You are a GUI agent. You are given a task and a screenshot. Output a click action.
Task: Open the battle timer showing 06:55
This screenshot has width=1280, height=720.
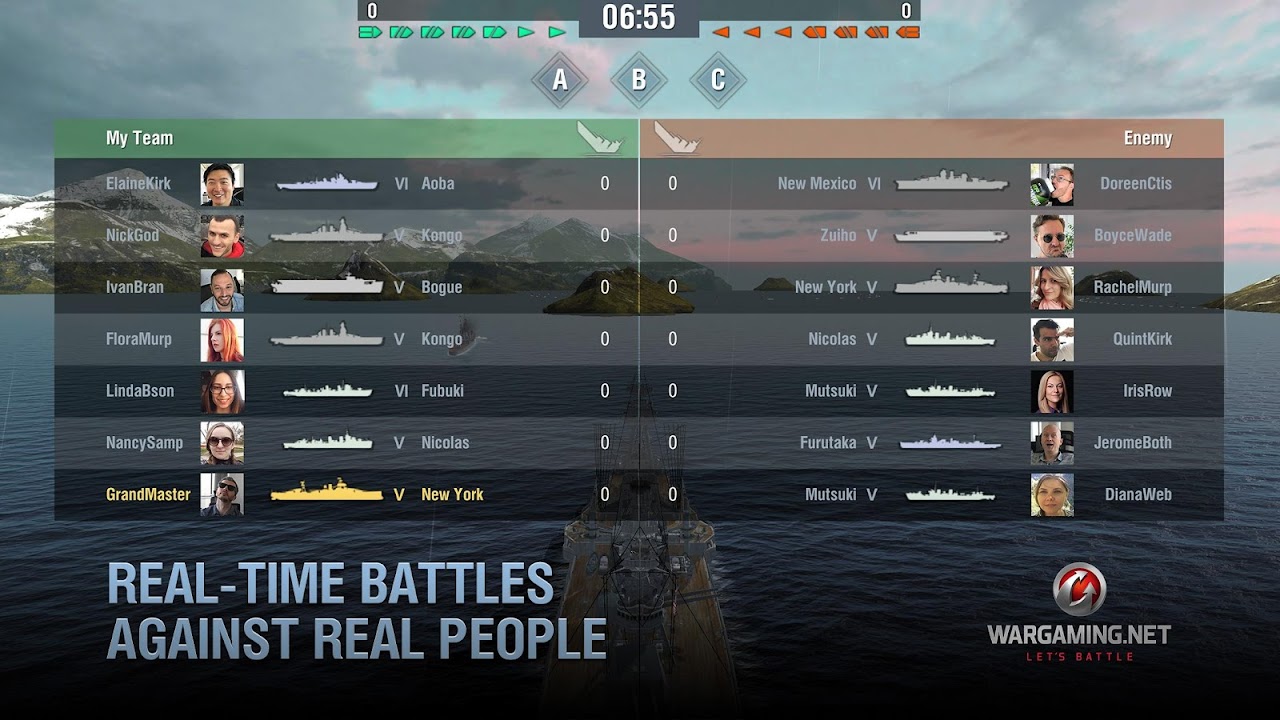[x=638, y=17]
